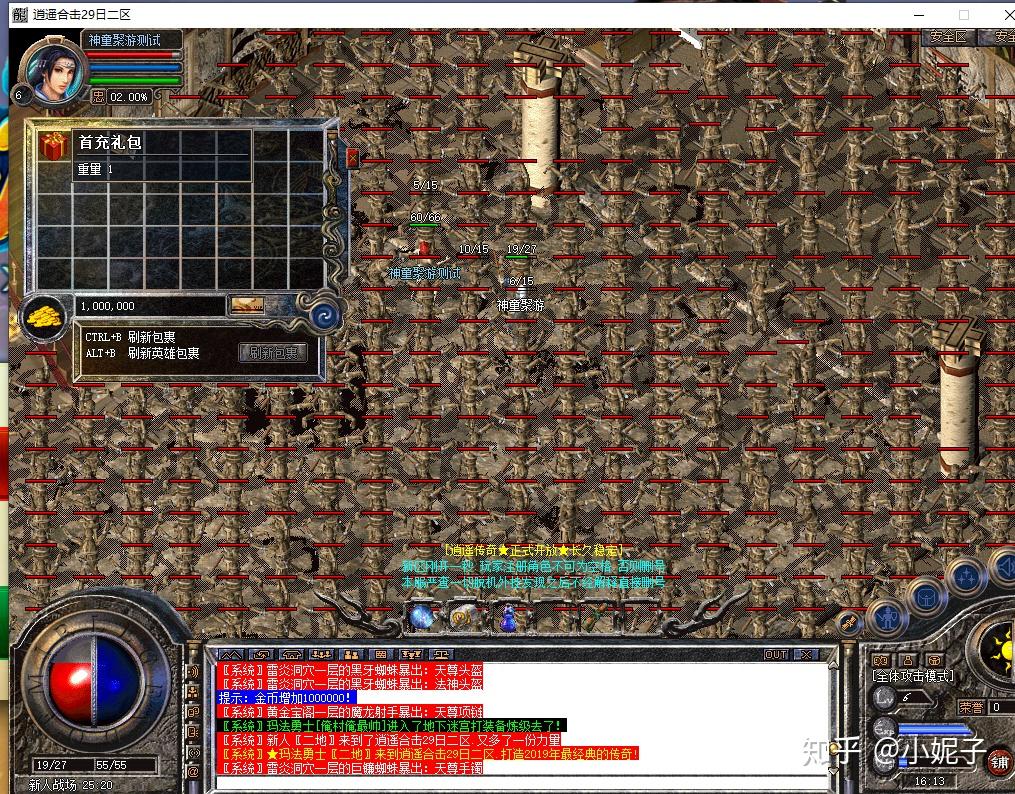Close the chat panel with X button
Image resolution: width=1015 pixels, height=794 pixels.
(x=805, y=655)
